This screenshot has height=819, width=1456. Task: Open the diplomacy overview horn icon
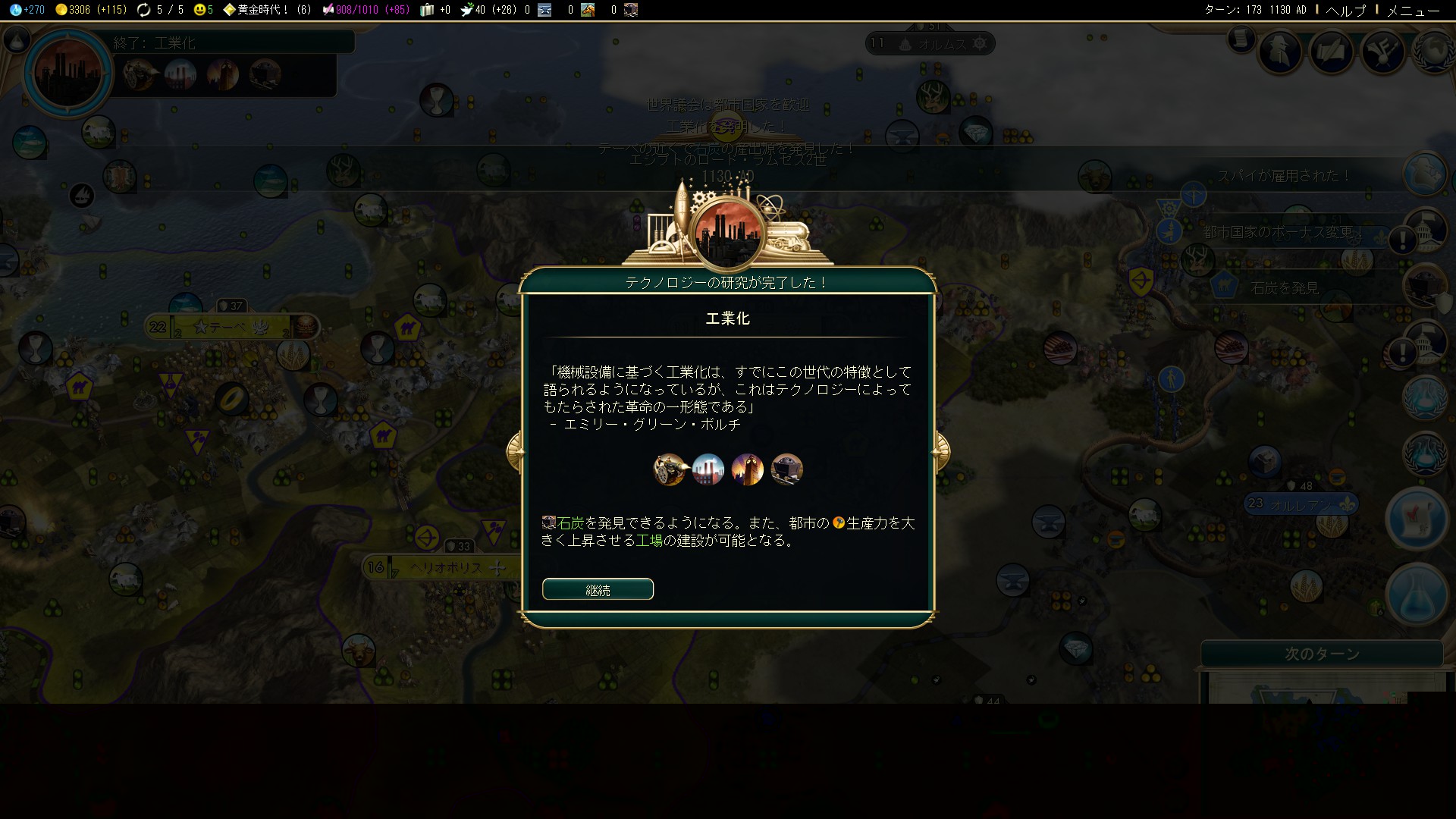(x=1382, y=52)
